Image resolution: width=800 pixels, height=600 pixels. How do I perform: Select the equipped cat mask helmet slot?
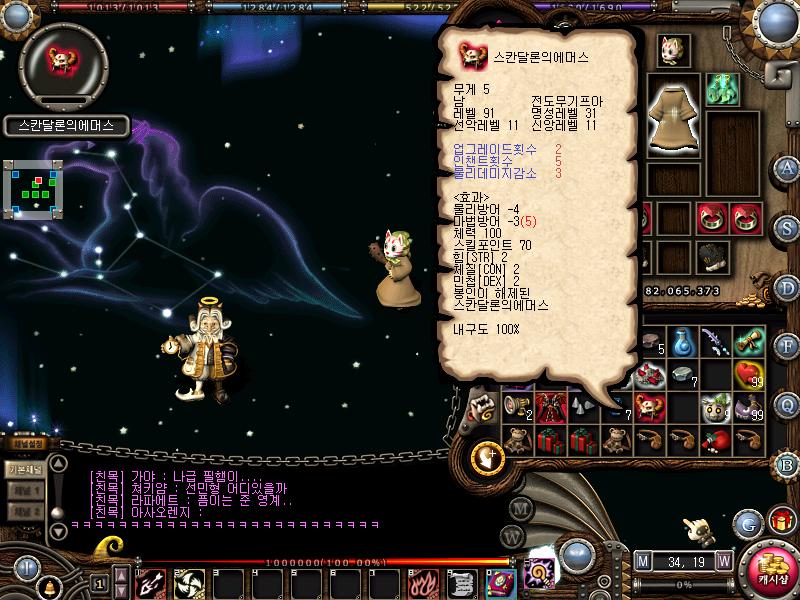click(x=674, y=47)
